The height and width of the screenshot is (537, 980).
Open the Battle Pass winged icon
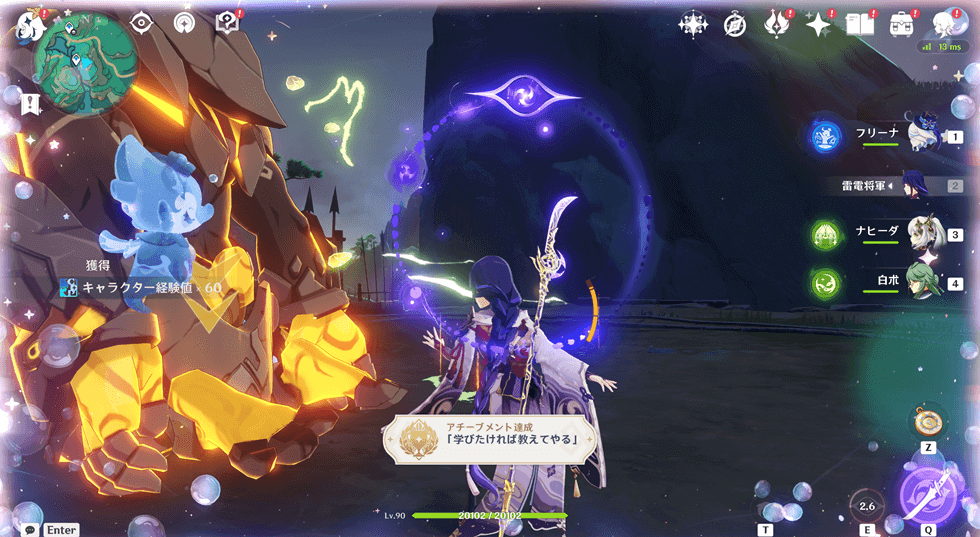click(777, 24)
